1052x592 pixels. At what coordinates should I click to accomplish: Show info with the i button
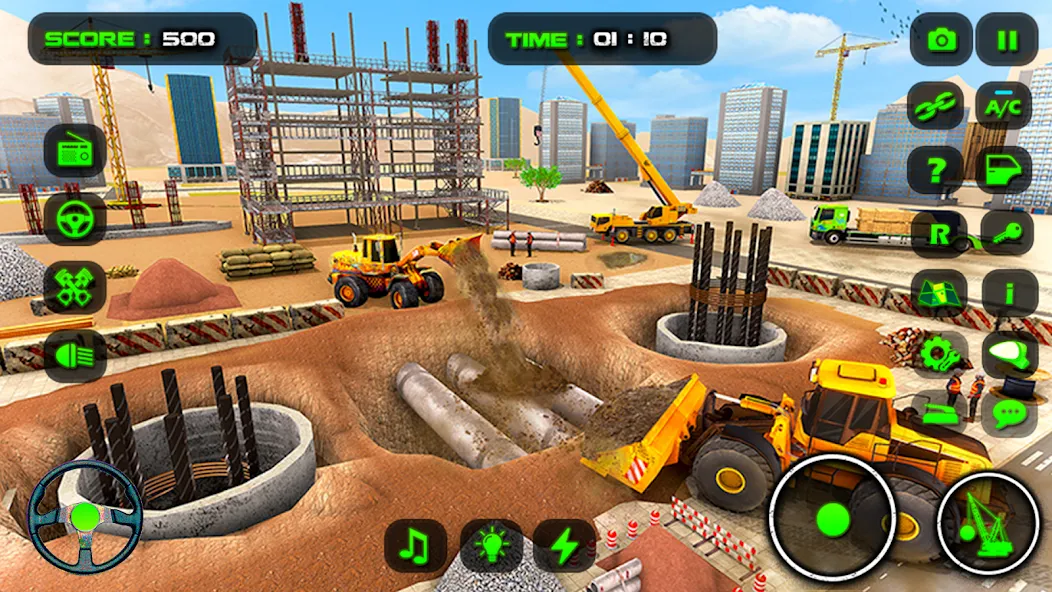pos(1008,293)
